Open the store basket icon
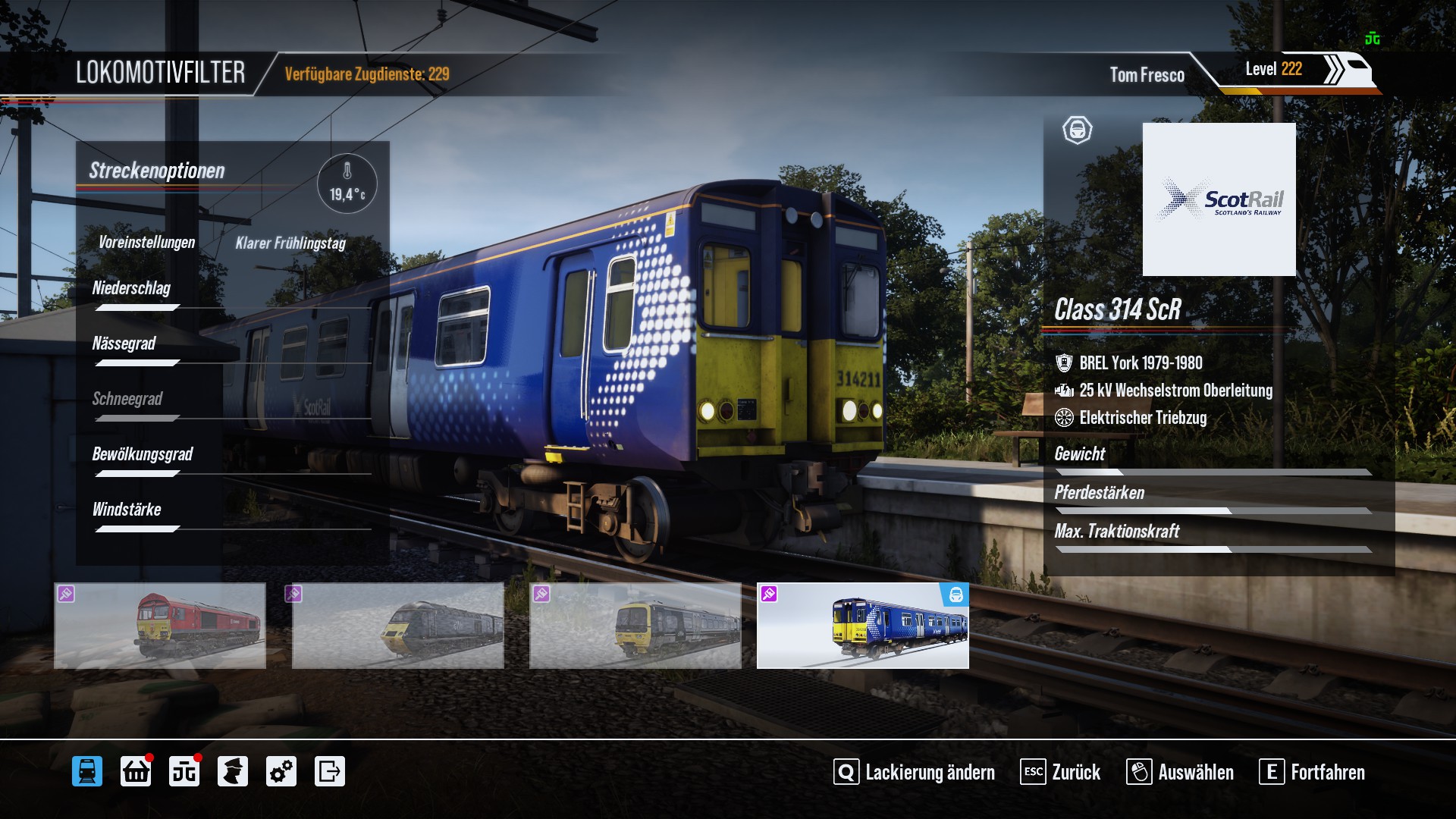 [x=136, y=772]
